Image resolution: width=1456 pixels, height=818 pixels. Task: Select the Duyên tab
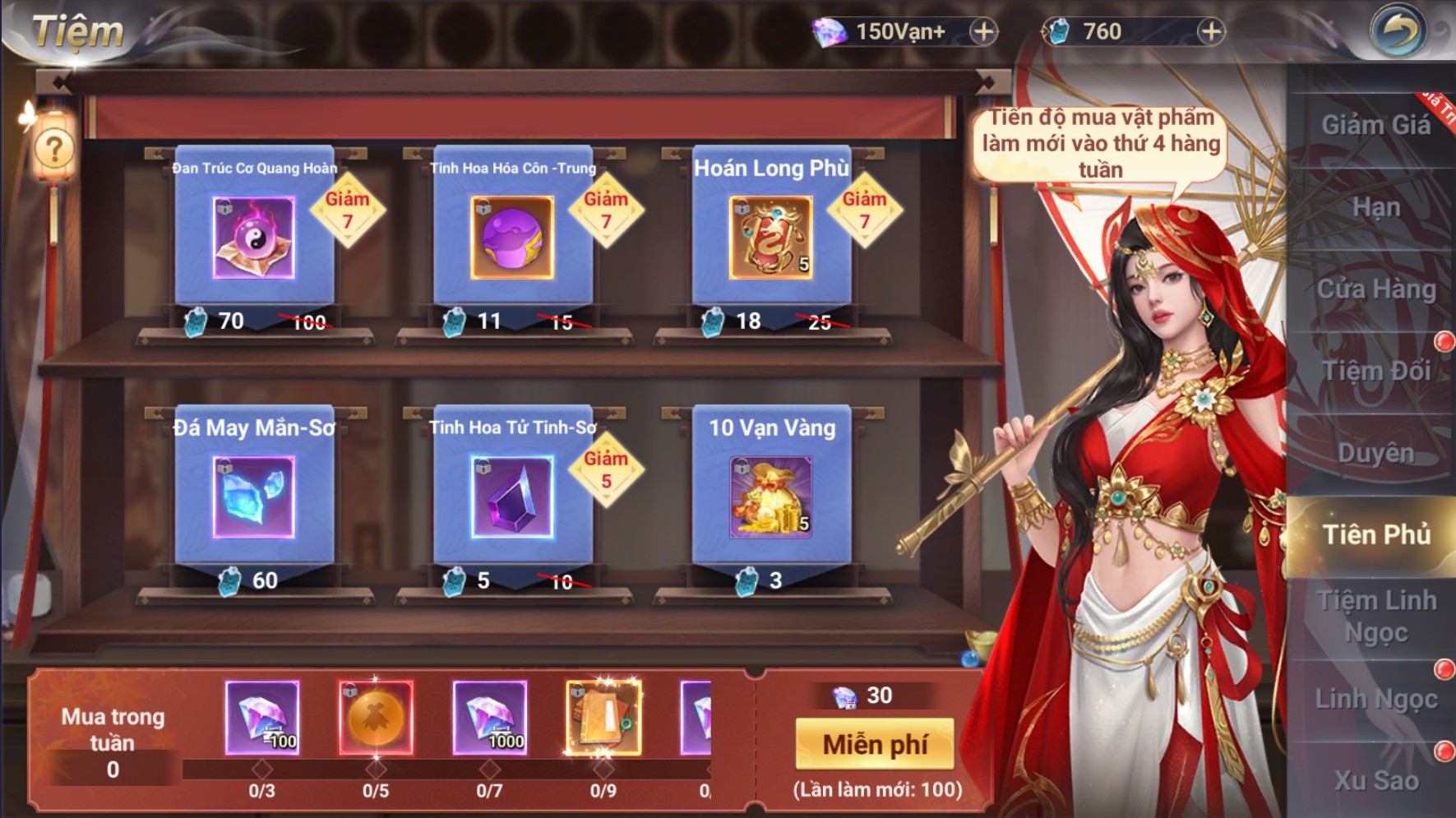tap(1375, 453)
